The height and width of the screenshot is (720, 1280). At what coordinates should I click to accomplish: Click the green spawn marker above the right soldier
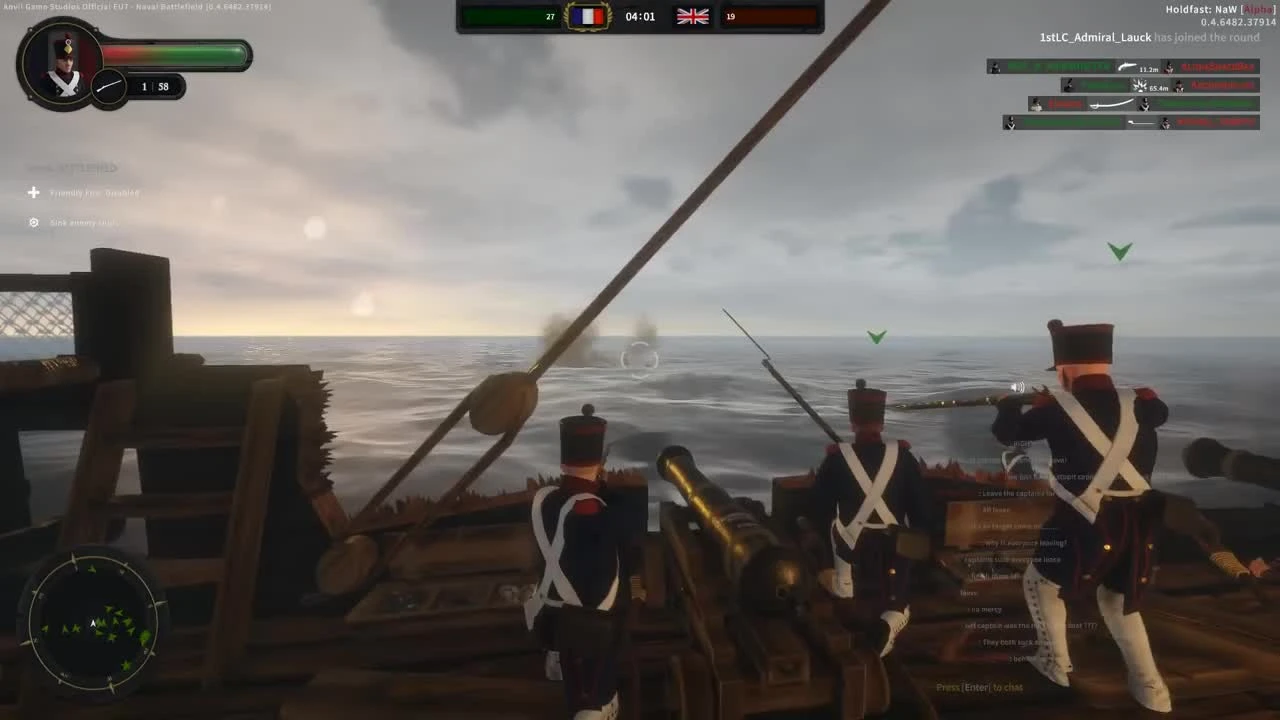tap(1119, 252)
